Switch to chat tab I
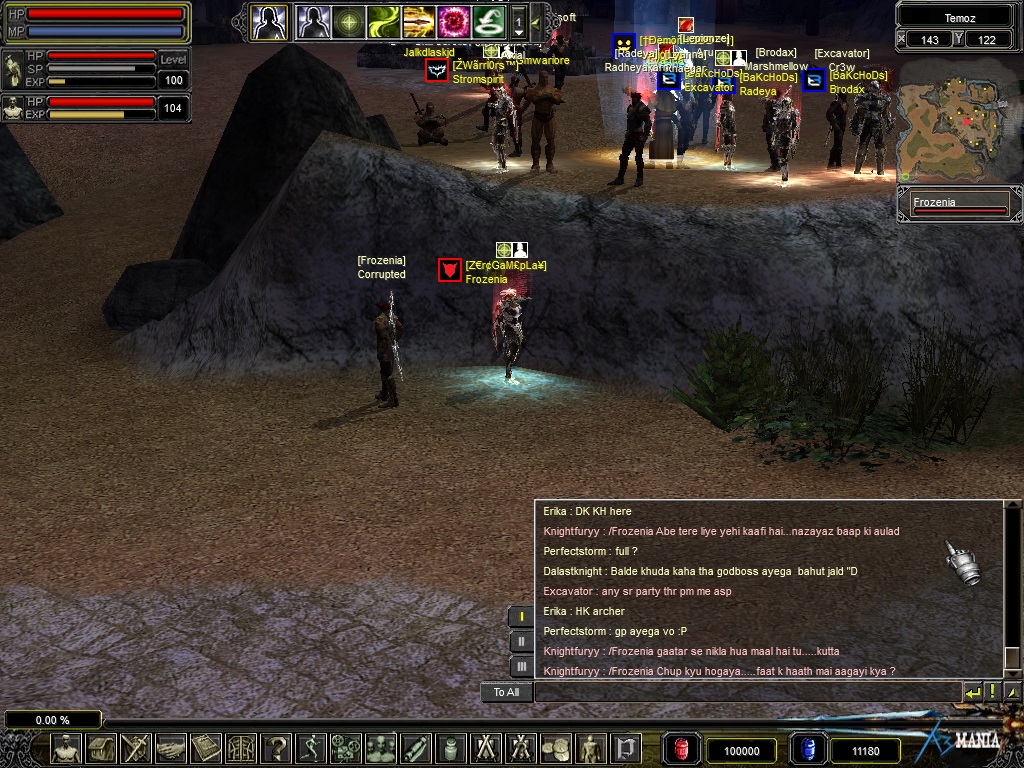The image size is (1024, 768). 521,617
